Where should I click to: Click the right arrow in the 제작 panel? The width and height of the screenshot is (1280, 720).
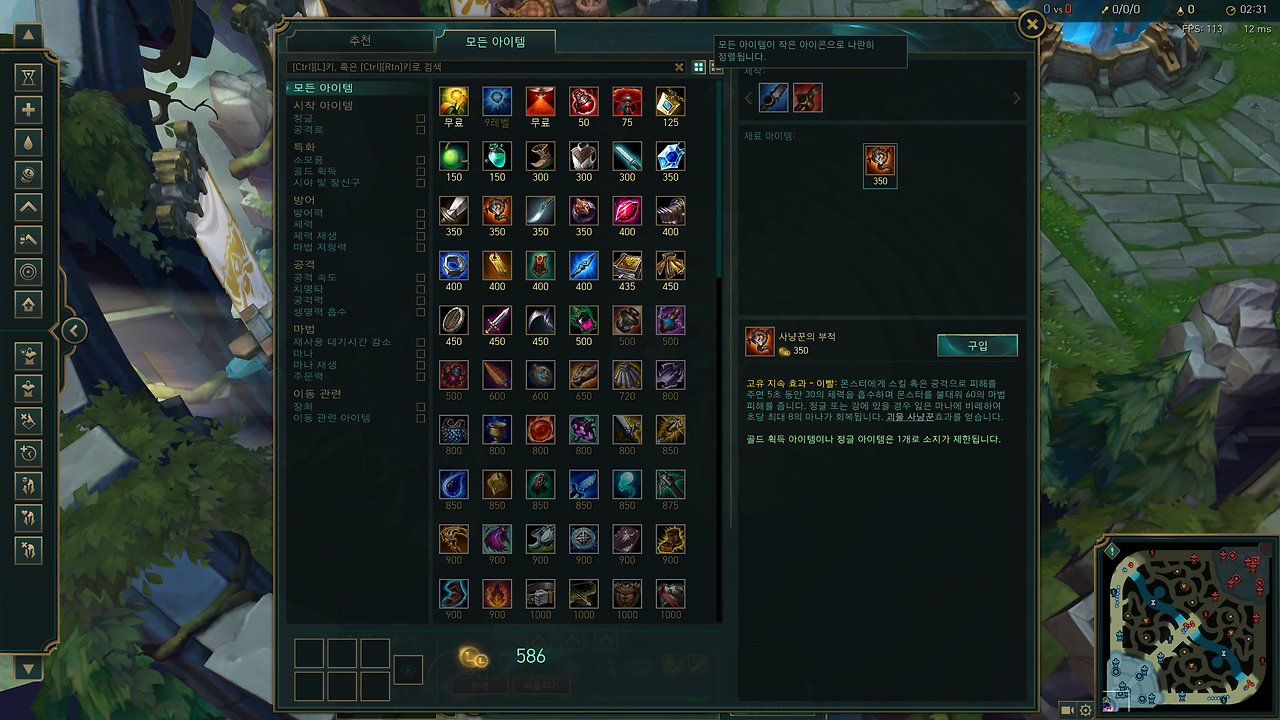(x=1017, y=97)
